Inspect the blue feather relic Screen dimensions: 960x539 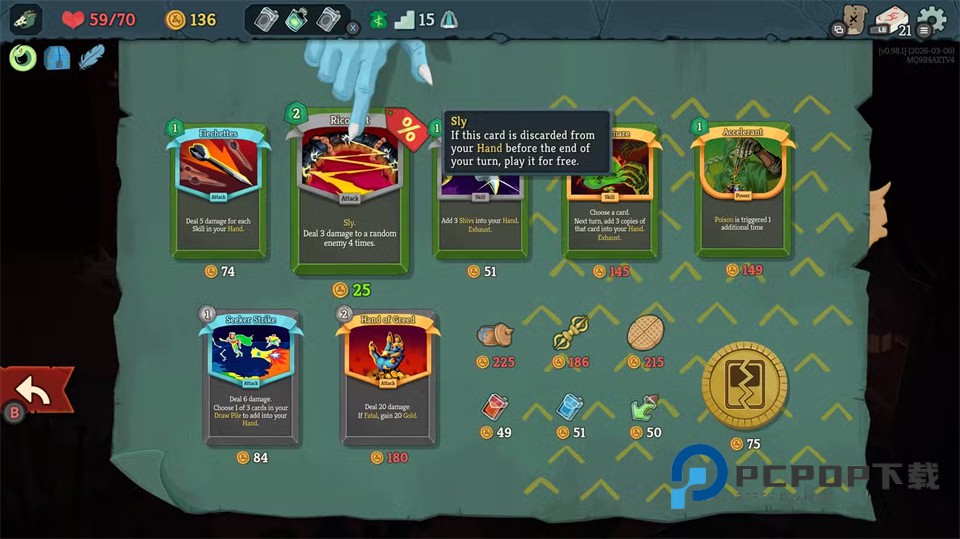(x=92, y=57)
